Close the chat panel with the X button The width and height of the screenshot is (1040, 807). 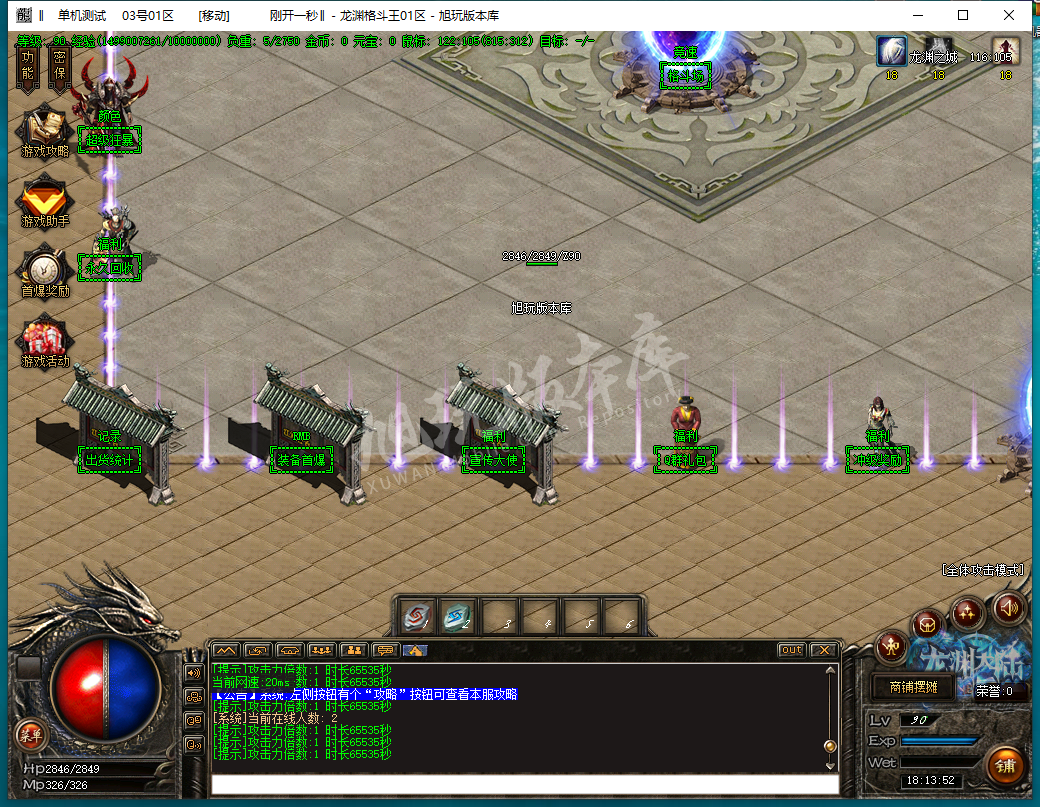coord(823,650)
